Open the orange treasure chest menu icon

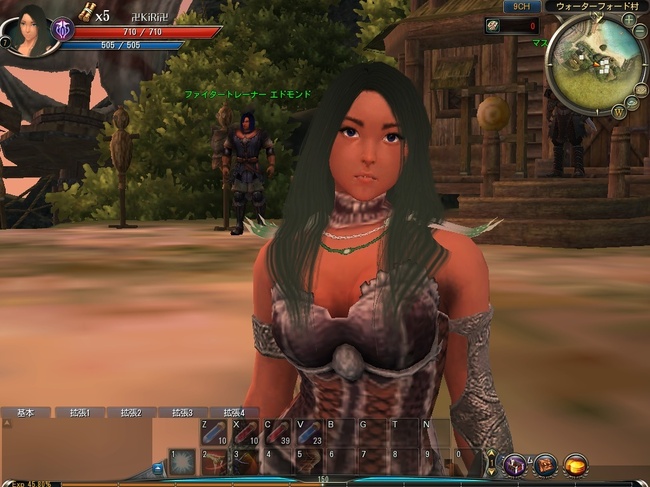pos(575,464)
